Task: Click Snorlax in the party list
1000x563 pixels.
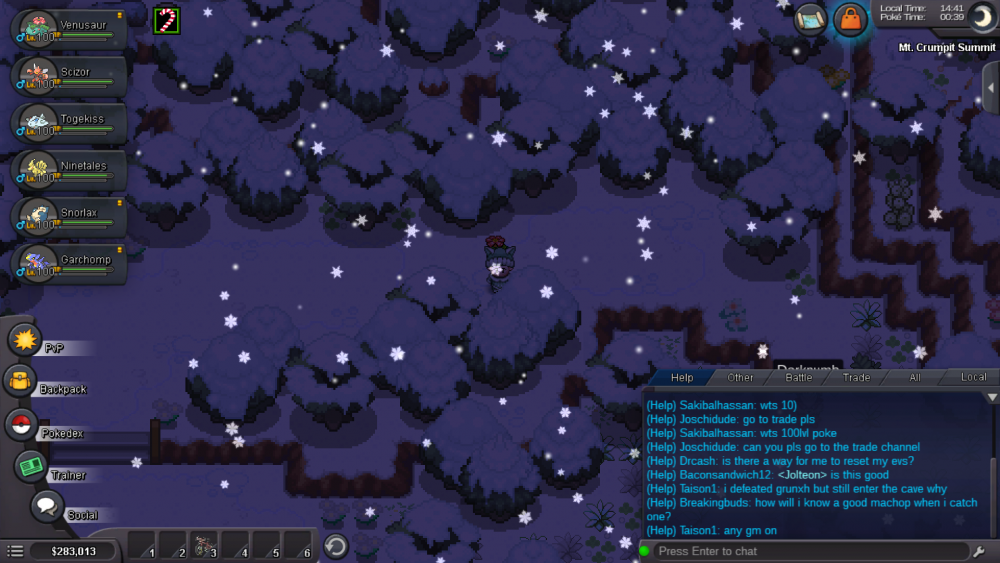Action: point(68,217)
